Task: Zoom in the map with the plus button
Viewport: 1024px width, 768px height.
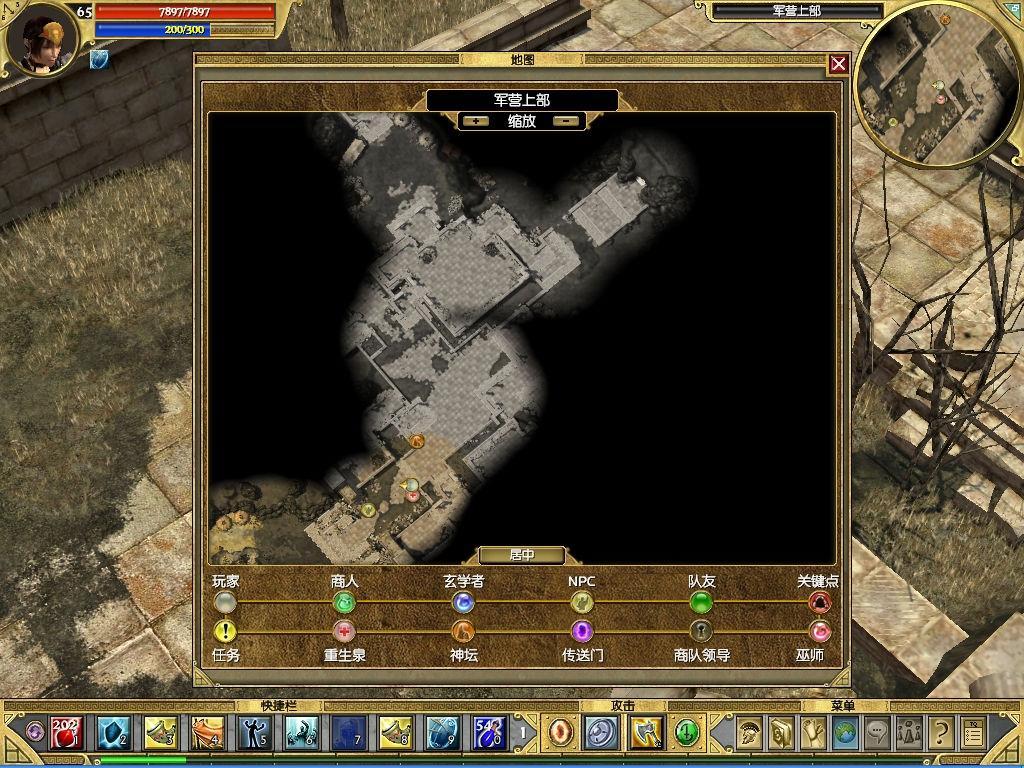Action: (475, 121)
